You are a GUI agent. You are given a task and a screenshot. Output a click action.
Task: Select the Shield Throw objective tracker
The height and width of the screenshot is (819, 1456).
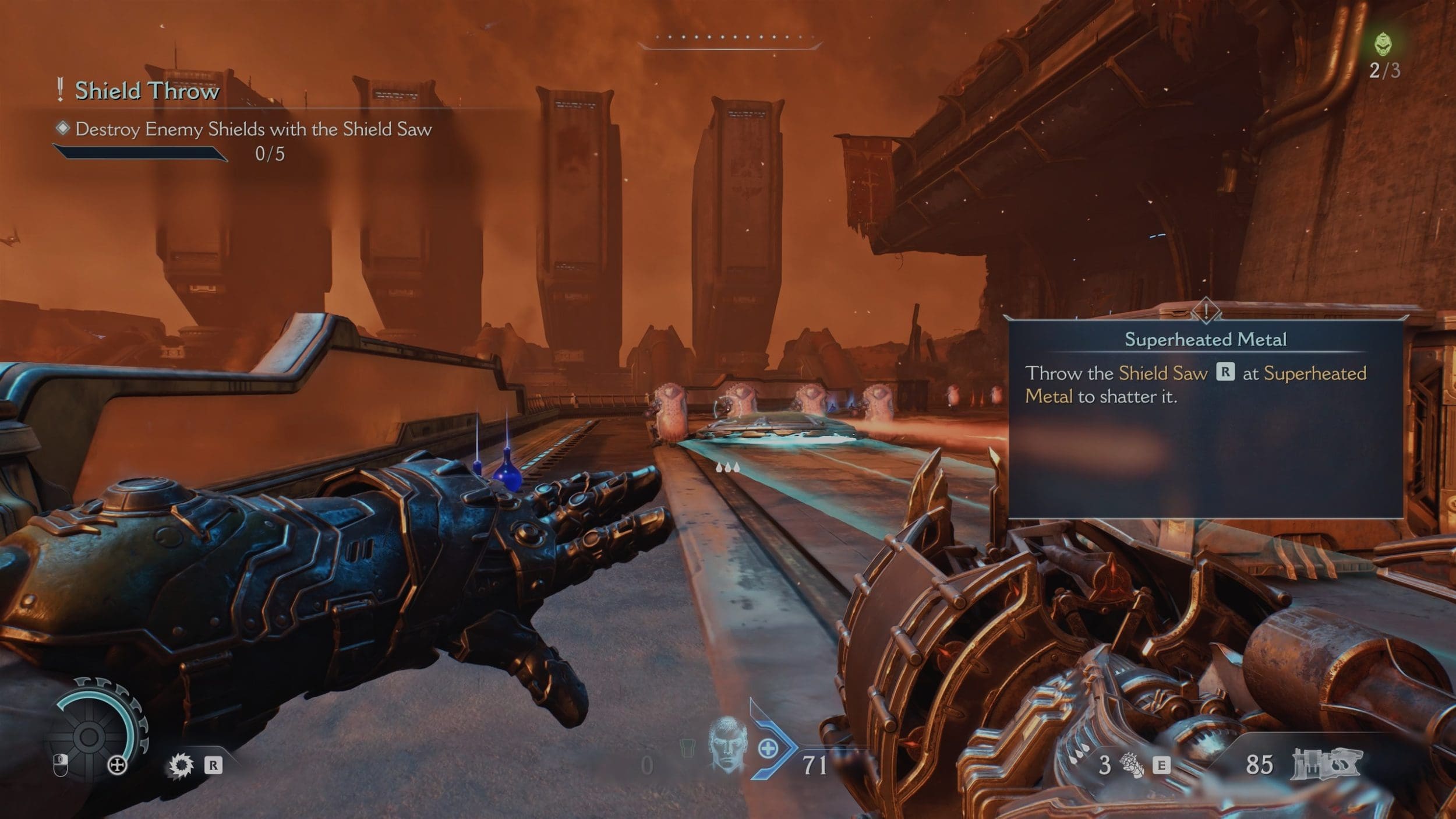point(147,91)
